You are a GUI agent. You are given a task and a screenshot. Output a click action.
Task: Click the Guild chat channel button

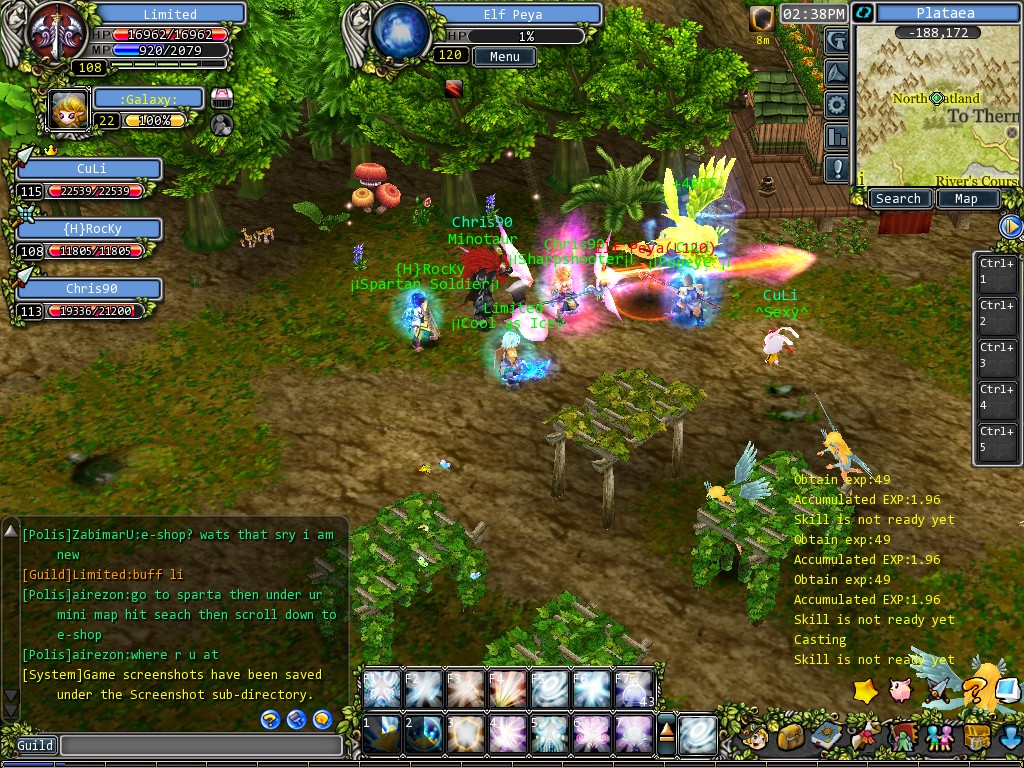[35, 745]
